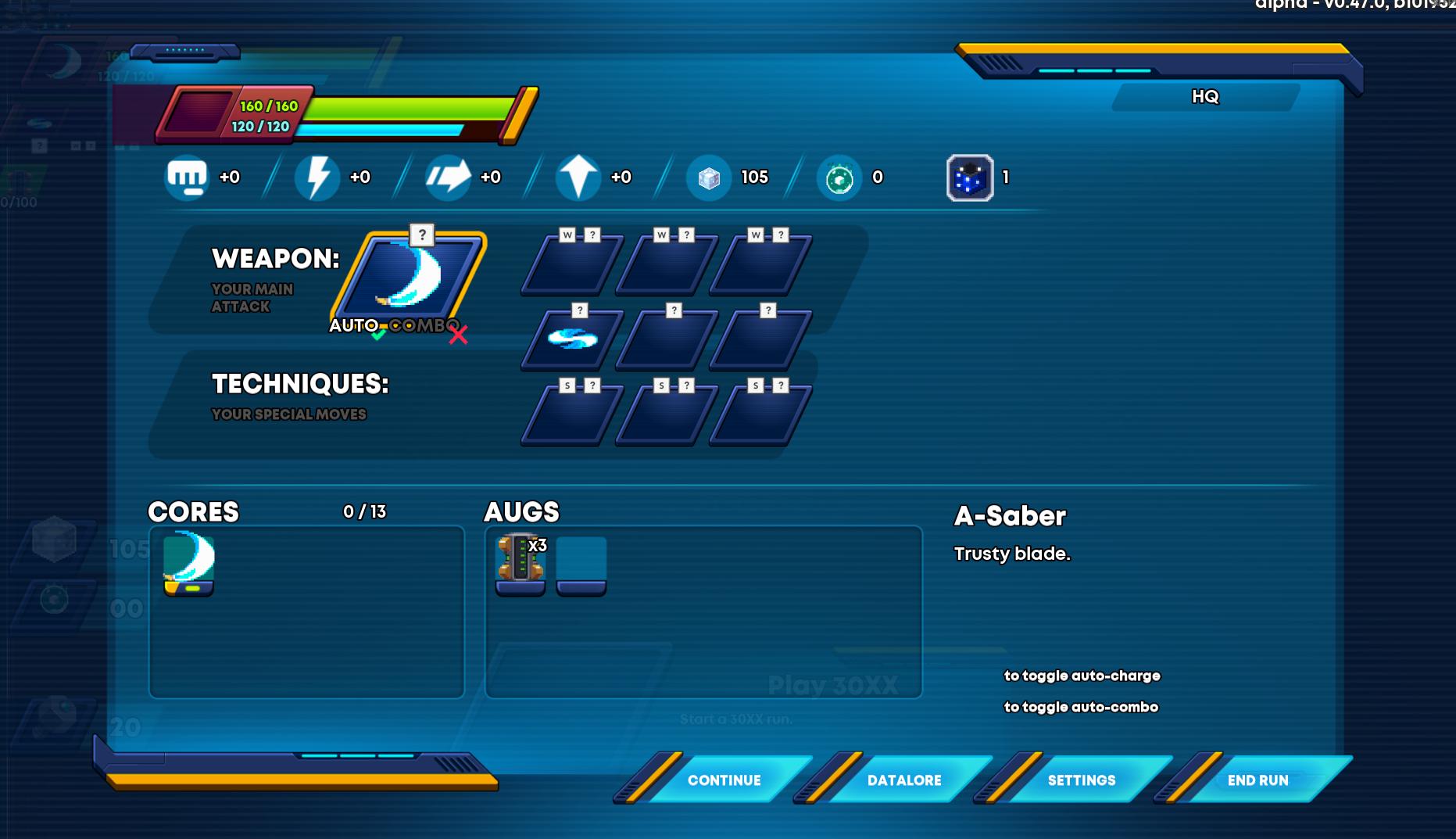Viewport: 1456px width, 839px height.
Task: Open the Settings menu
Action: [1081, 780]
